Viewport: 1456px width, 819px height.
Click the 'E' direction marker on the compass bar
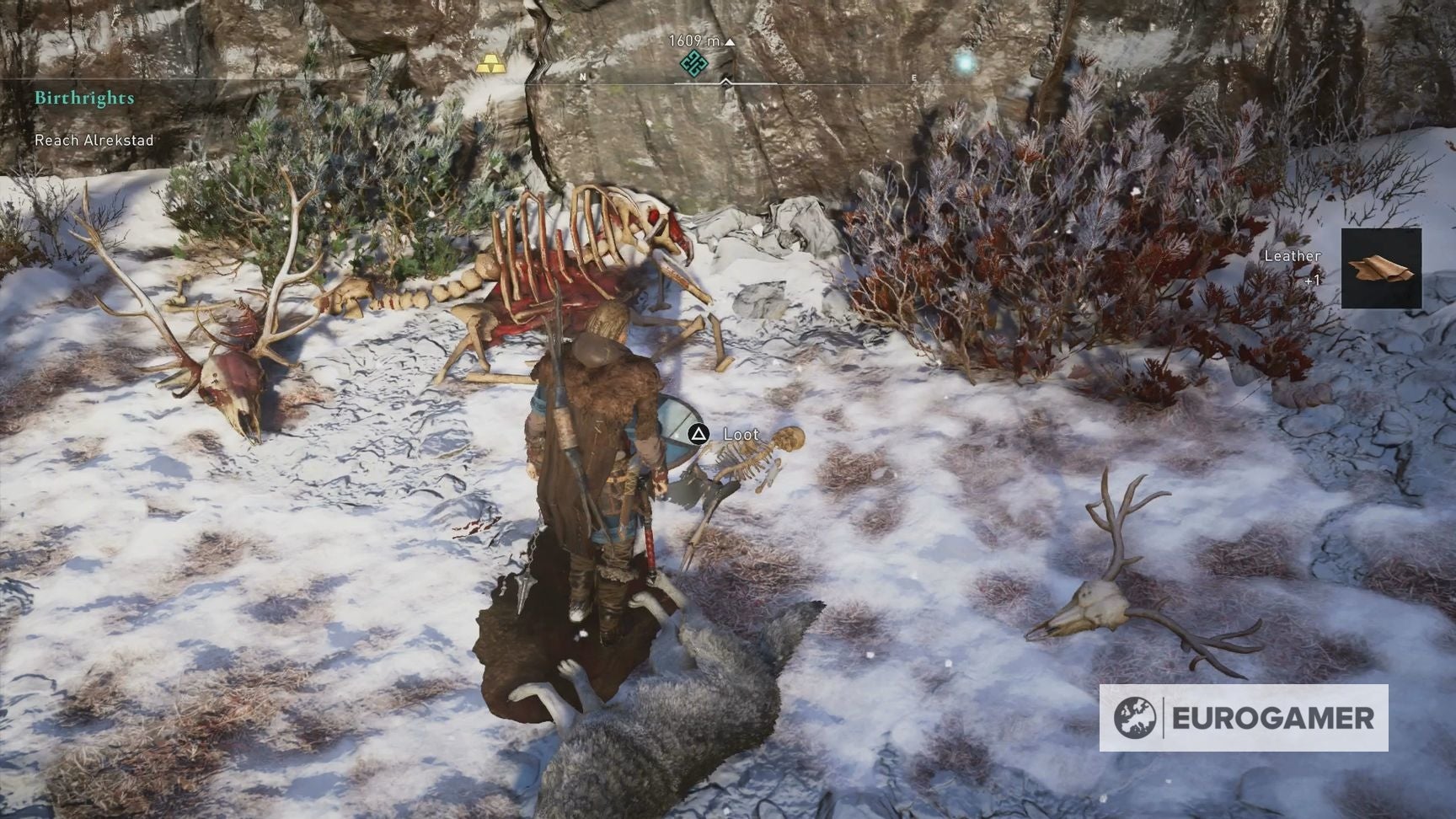[914, 77]
